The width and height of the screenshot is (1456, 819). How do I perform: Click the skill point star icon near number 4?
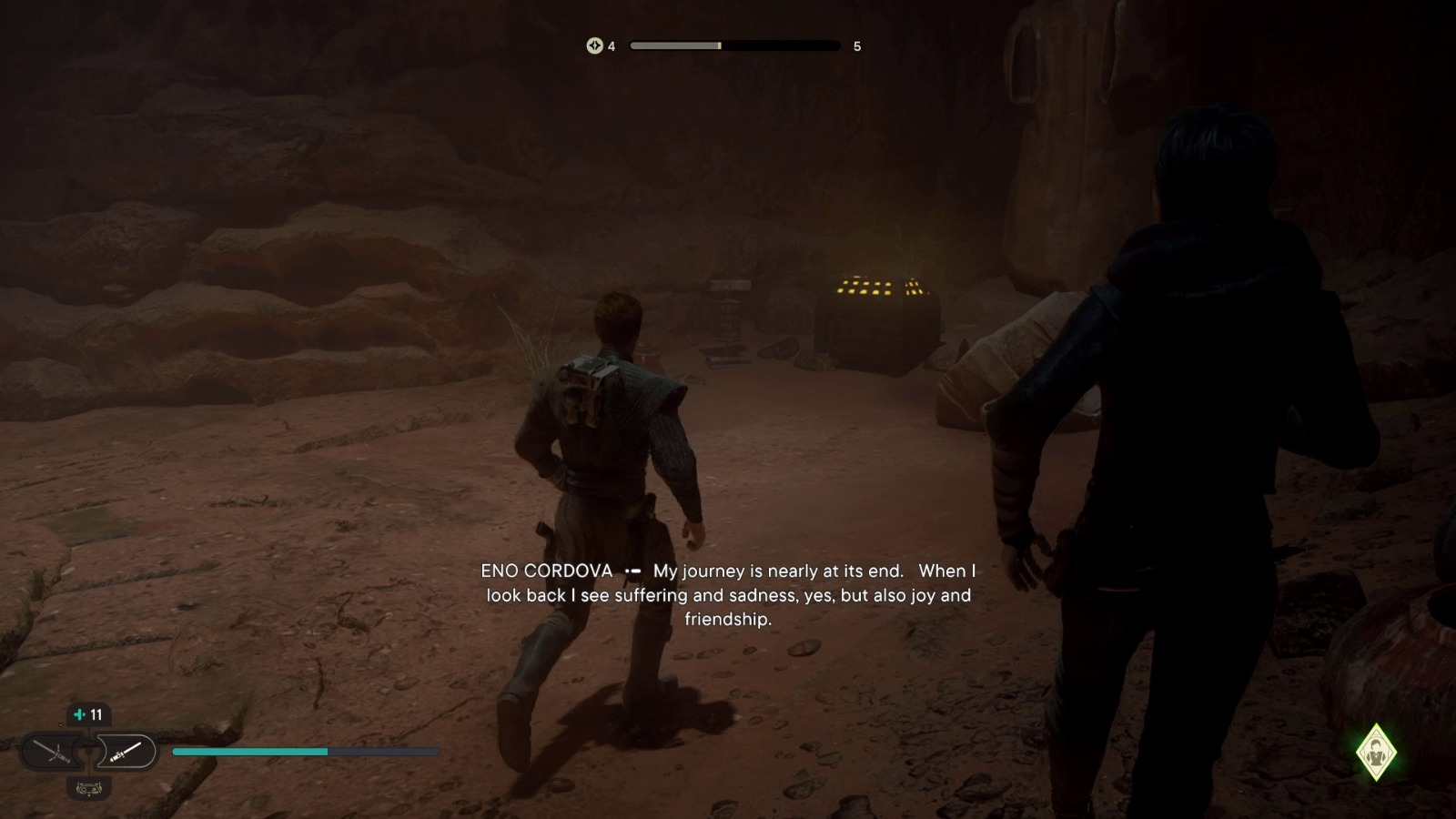click(595, 45)
